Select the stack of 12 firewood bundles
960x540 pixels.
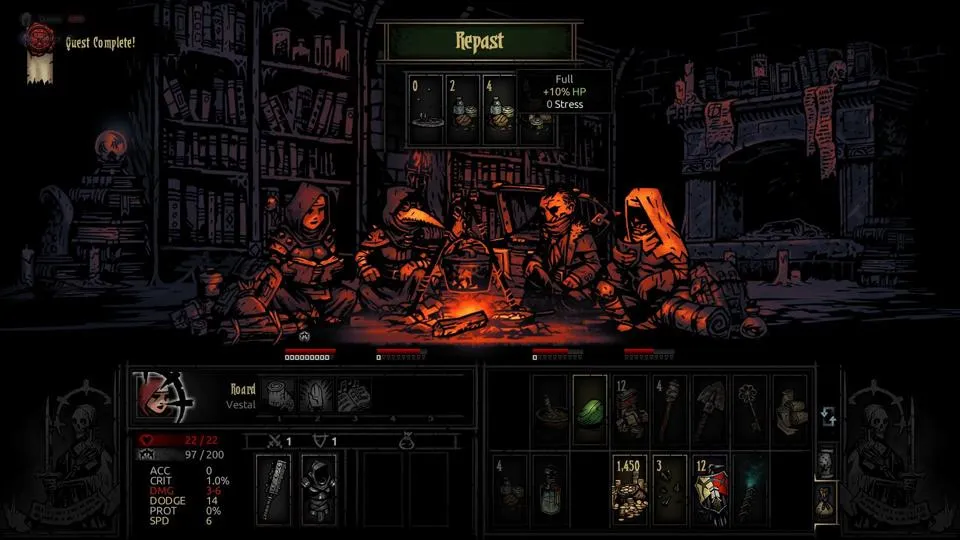coord(629,409)
